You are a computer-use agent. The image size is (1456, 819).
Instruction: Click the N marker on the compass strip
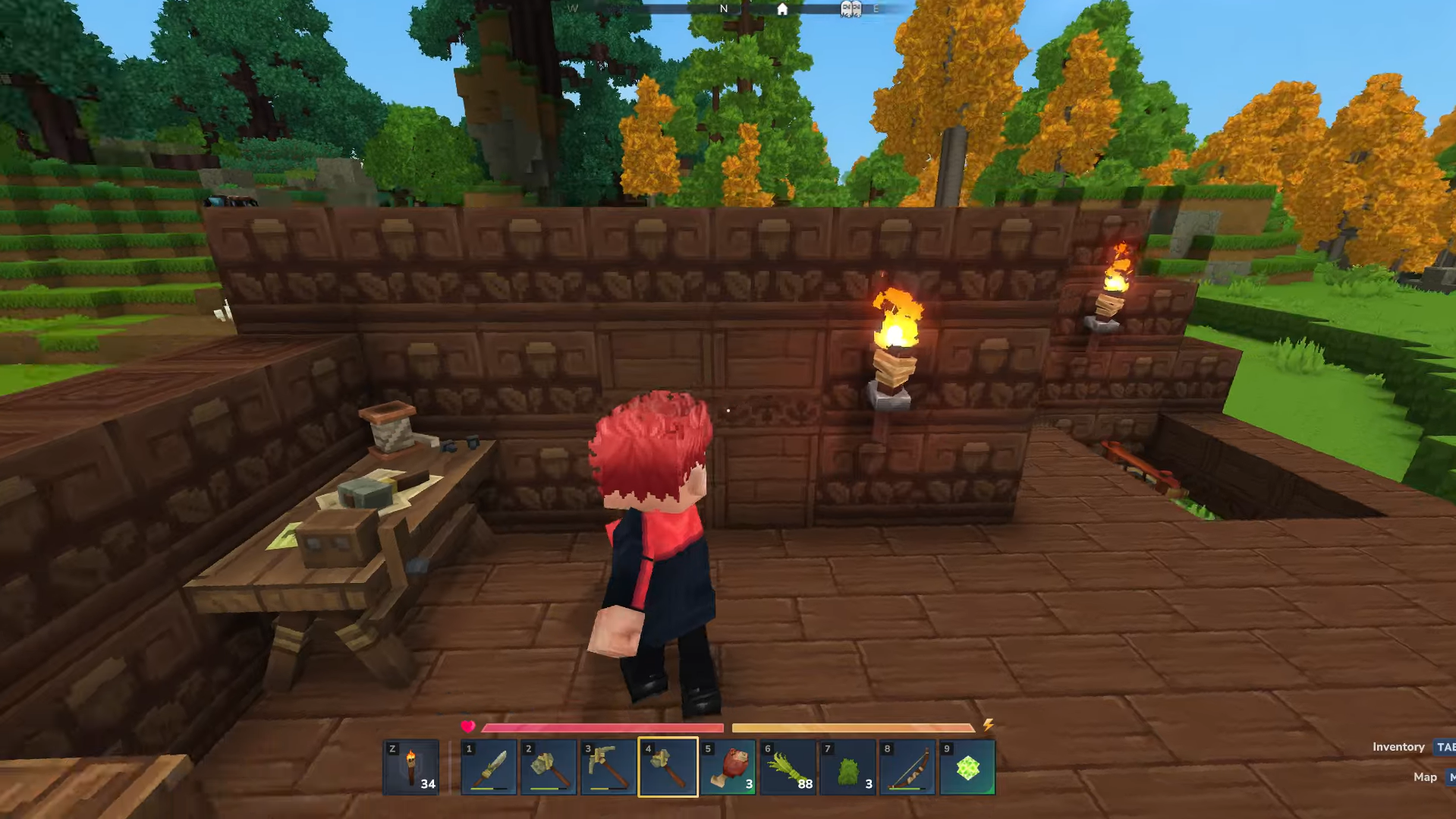[x=723, y=9]
